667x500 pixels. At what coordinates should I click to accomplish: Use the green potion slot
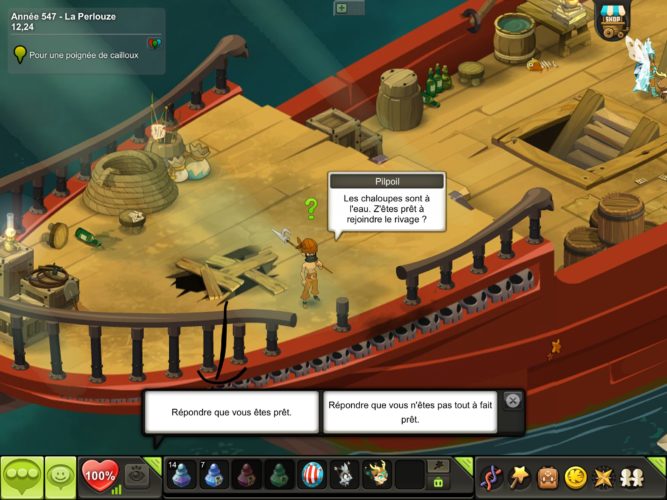pos(280,474)
